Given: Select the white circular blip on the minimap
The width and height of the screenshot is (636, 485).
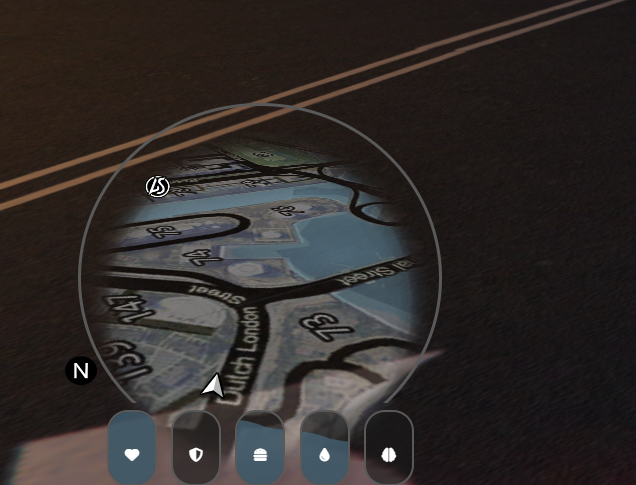Looking at the screenshot, I should click(157, 186).
